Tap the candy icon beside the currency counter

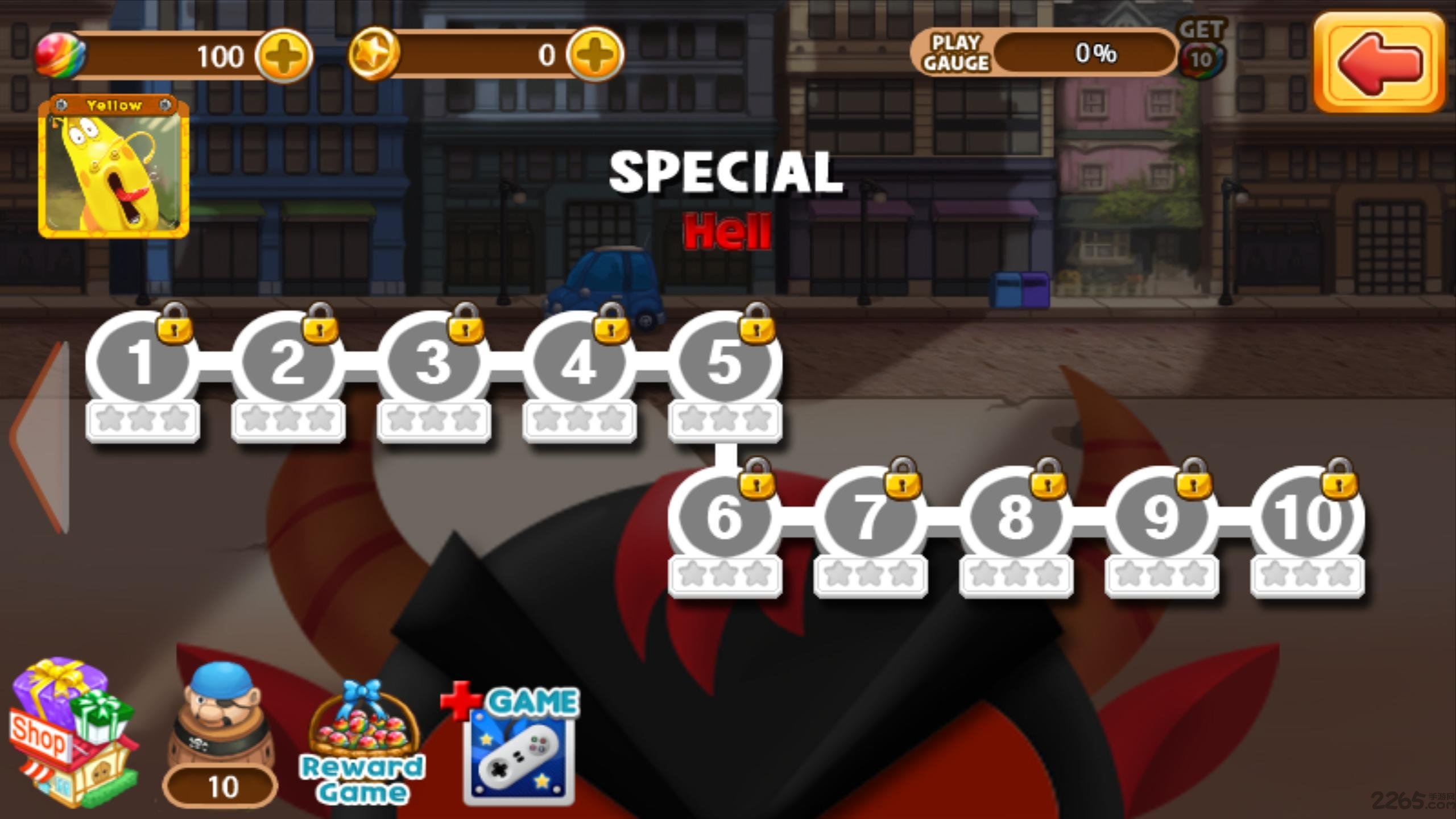(56, 54)
